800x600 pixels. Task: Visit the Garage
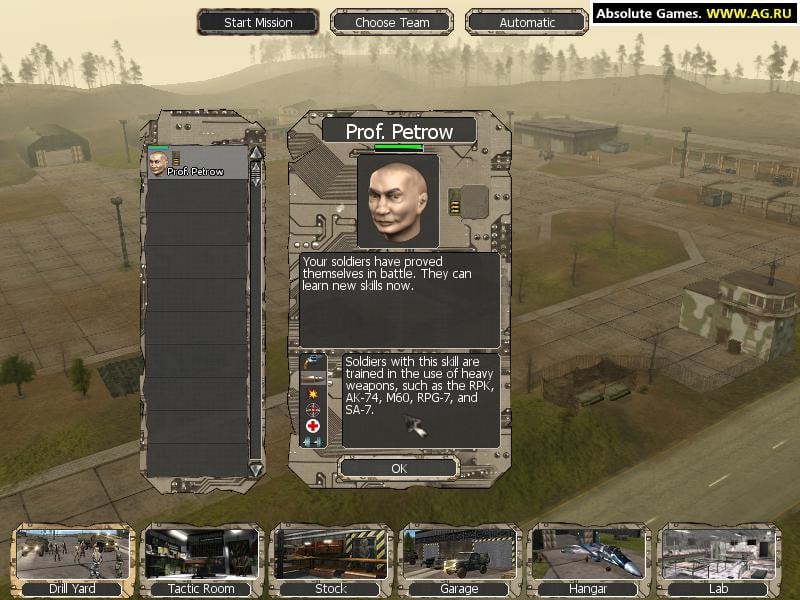(459, 560)
